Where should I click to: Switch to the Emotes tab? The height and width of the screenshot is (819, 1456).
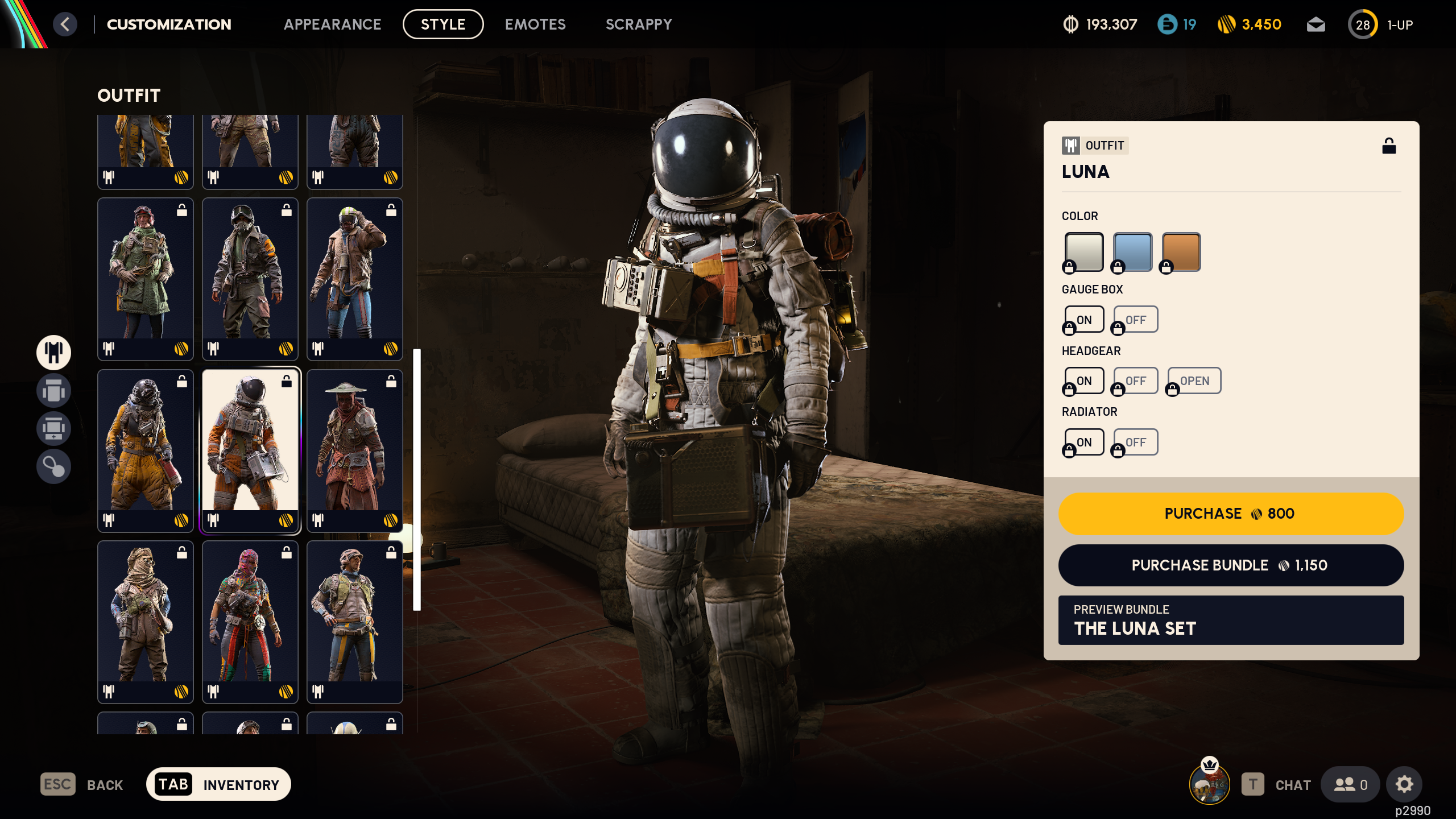[x=535, y=24]
